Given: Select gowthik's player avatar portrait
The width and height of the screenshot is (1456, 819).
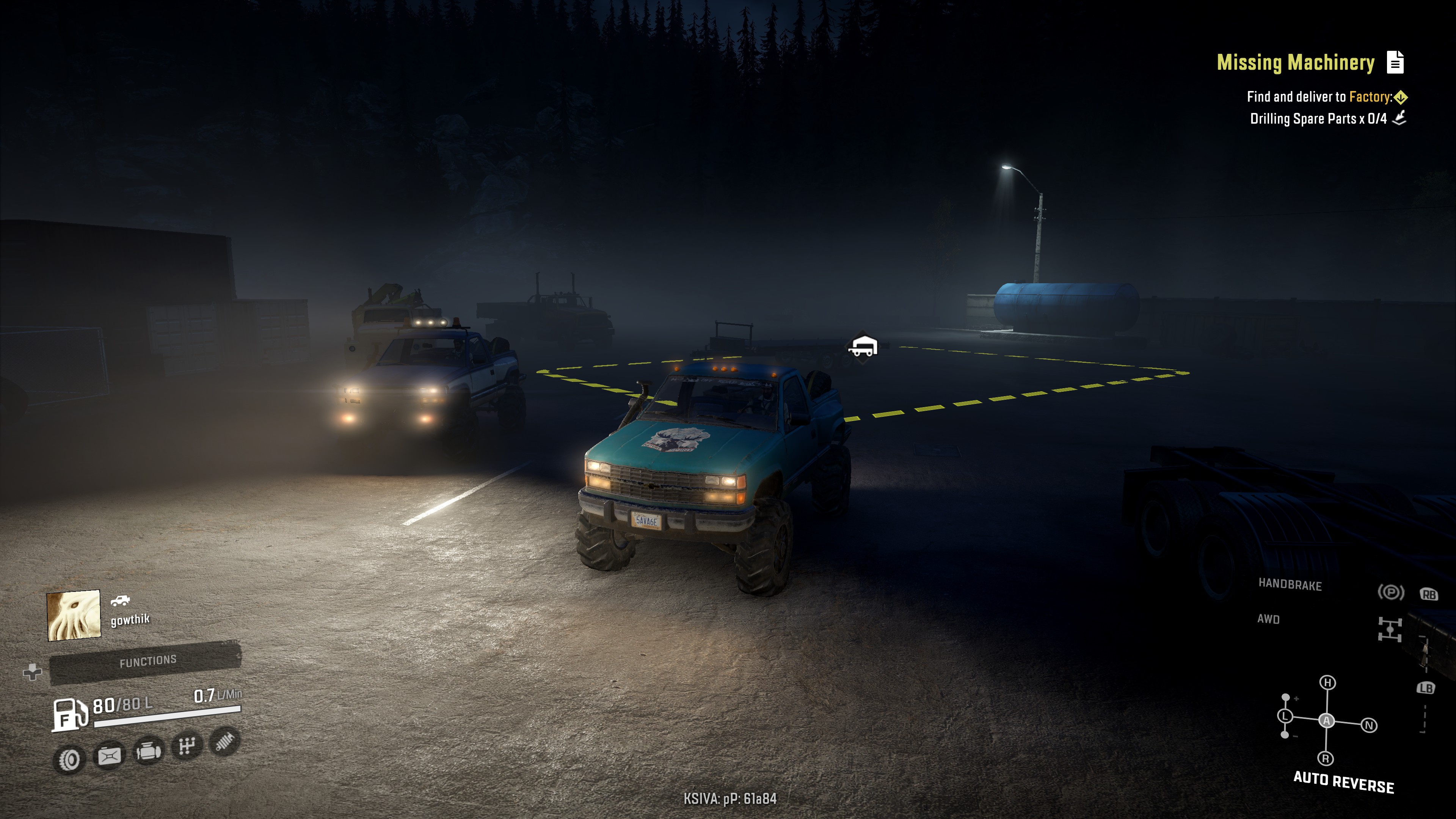Looking at the screenshot, I should pyautogui.click(x=74, y=615).
